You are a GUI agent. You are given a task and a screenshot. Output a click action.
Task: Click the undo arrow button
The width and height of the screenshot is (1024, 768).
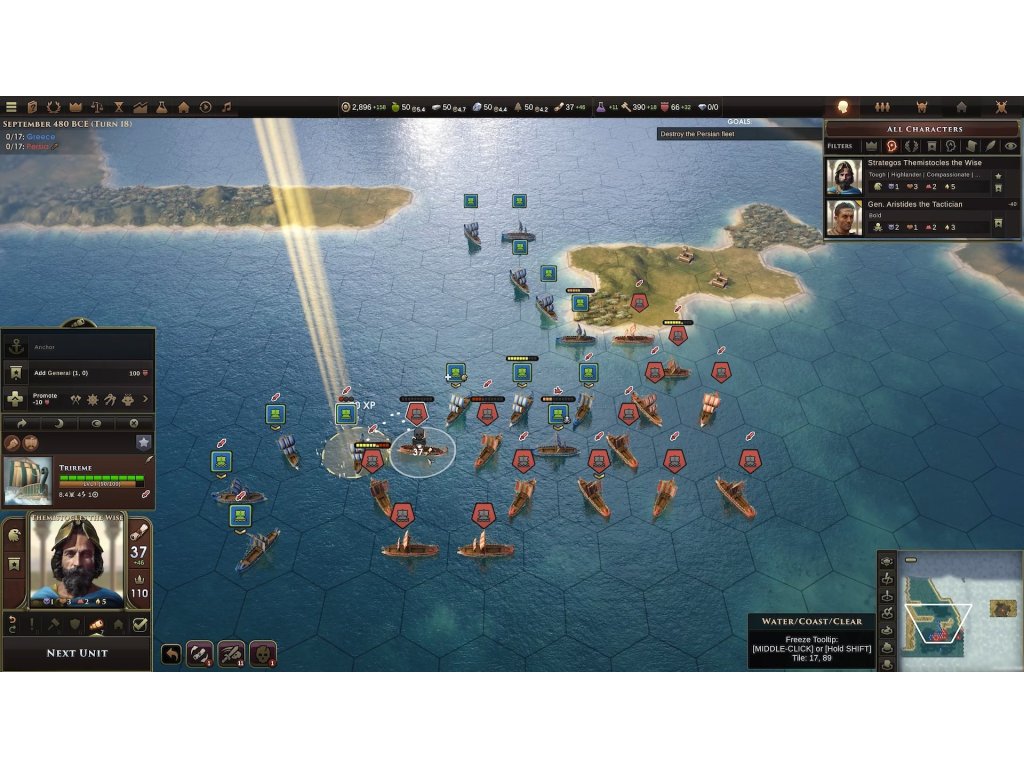click(x=171, y=653)
